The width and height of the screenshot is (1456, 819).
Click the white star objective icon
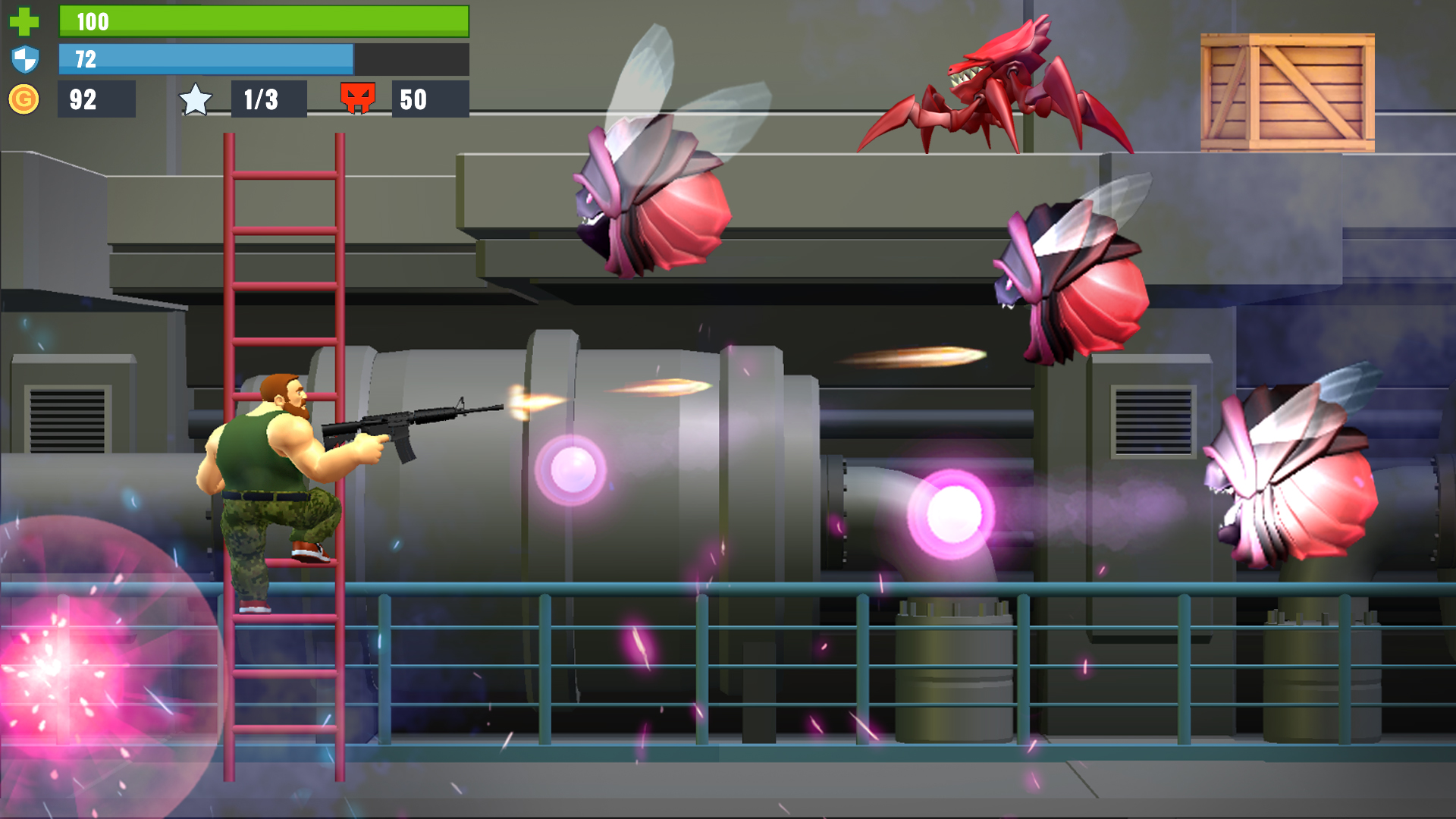click(196, 97)
